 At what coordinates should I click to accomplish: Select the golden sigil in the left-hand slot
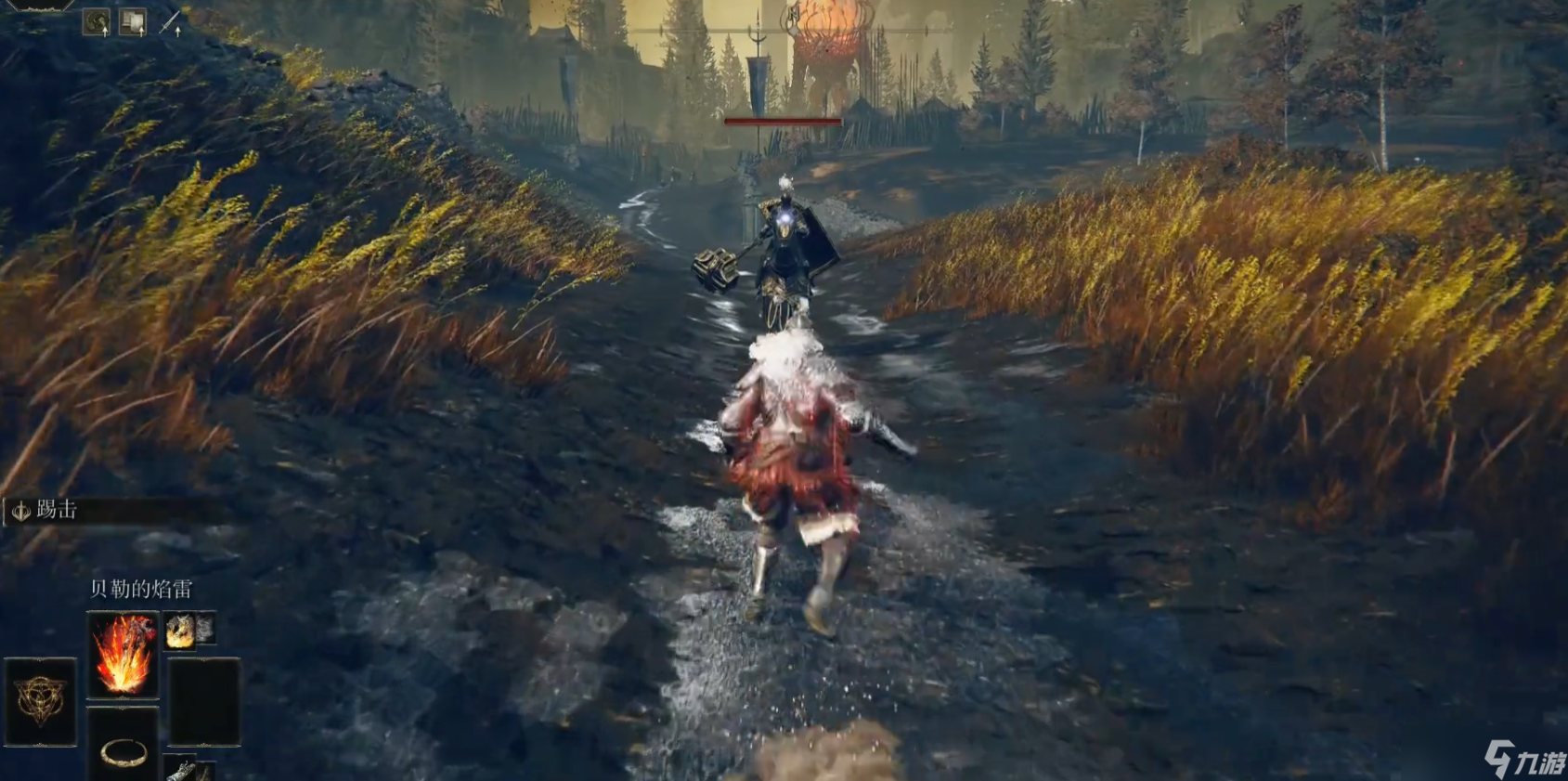39,701
